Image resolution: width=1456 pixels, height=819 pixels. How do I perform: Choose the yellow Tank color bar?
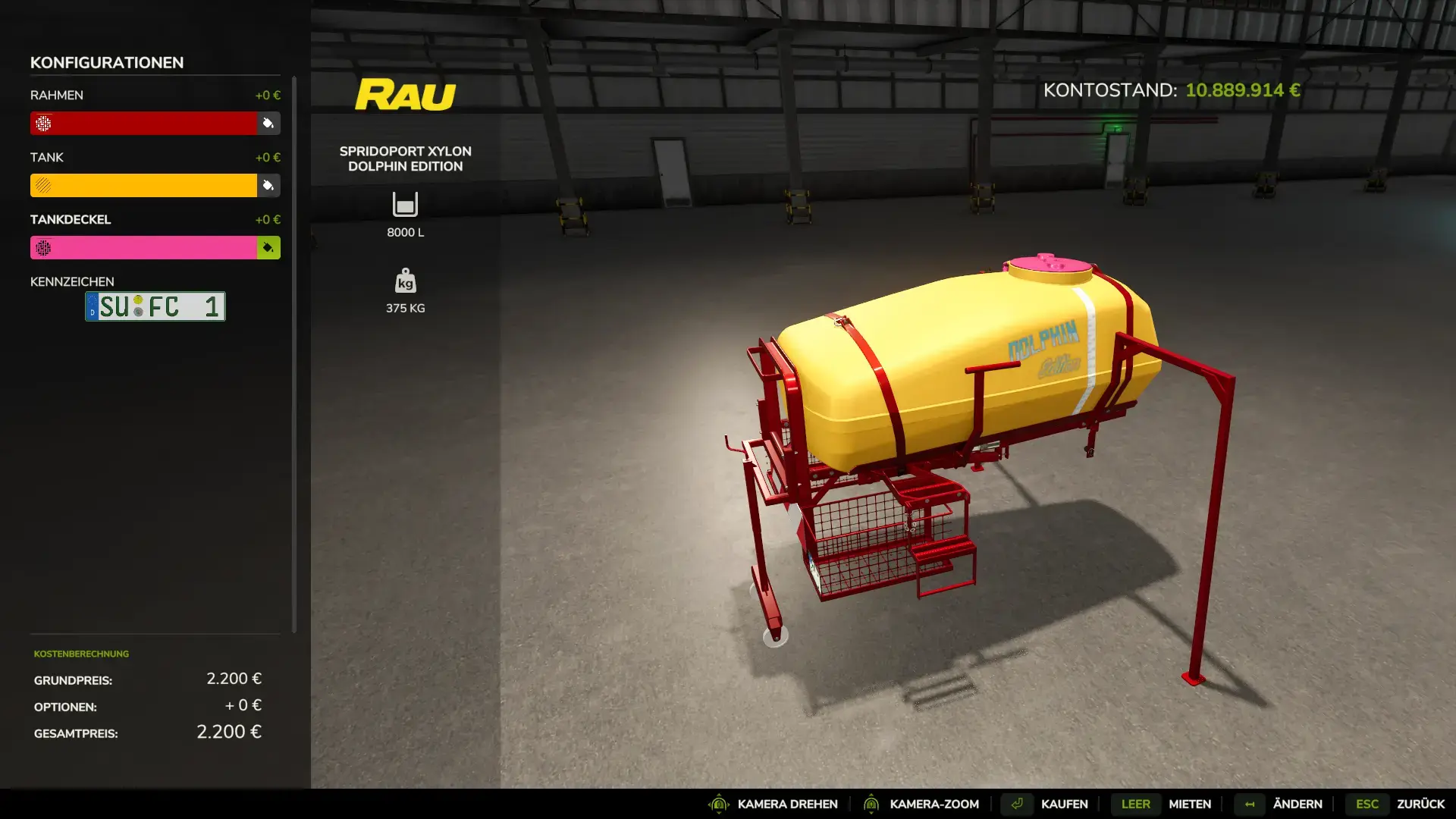tap(144, 185)
